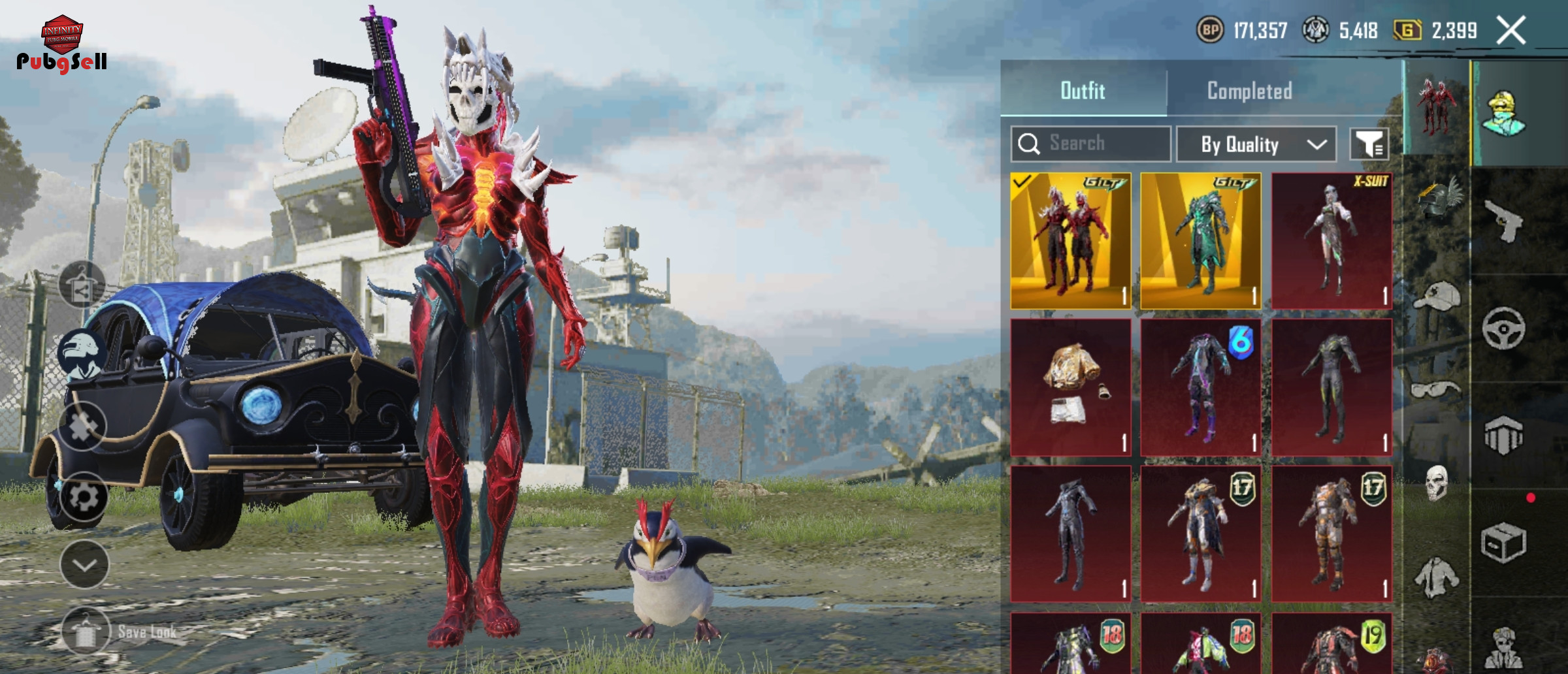The height and width of the screenshot is (674, 1568).
Task: Select the gold jacket and white shorts set
Action: tap(1071, 387)
